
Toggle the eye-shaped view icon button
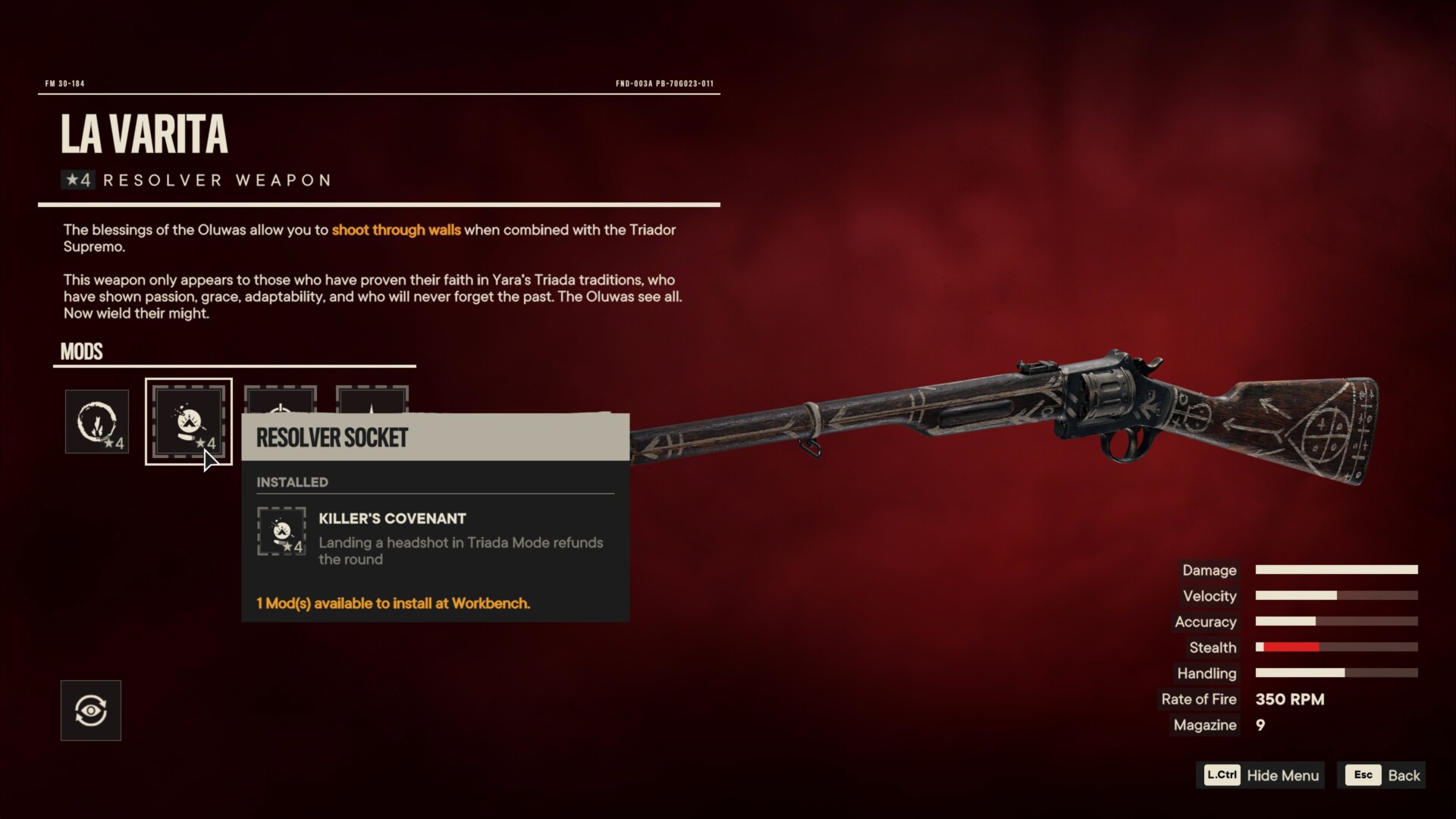(x=91, y=711)
